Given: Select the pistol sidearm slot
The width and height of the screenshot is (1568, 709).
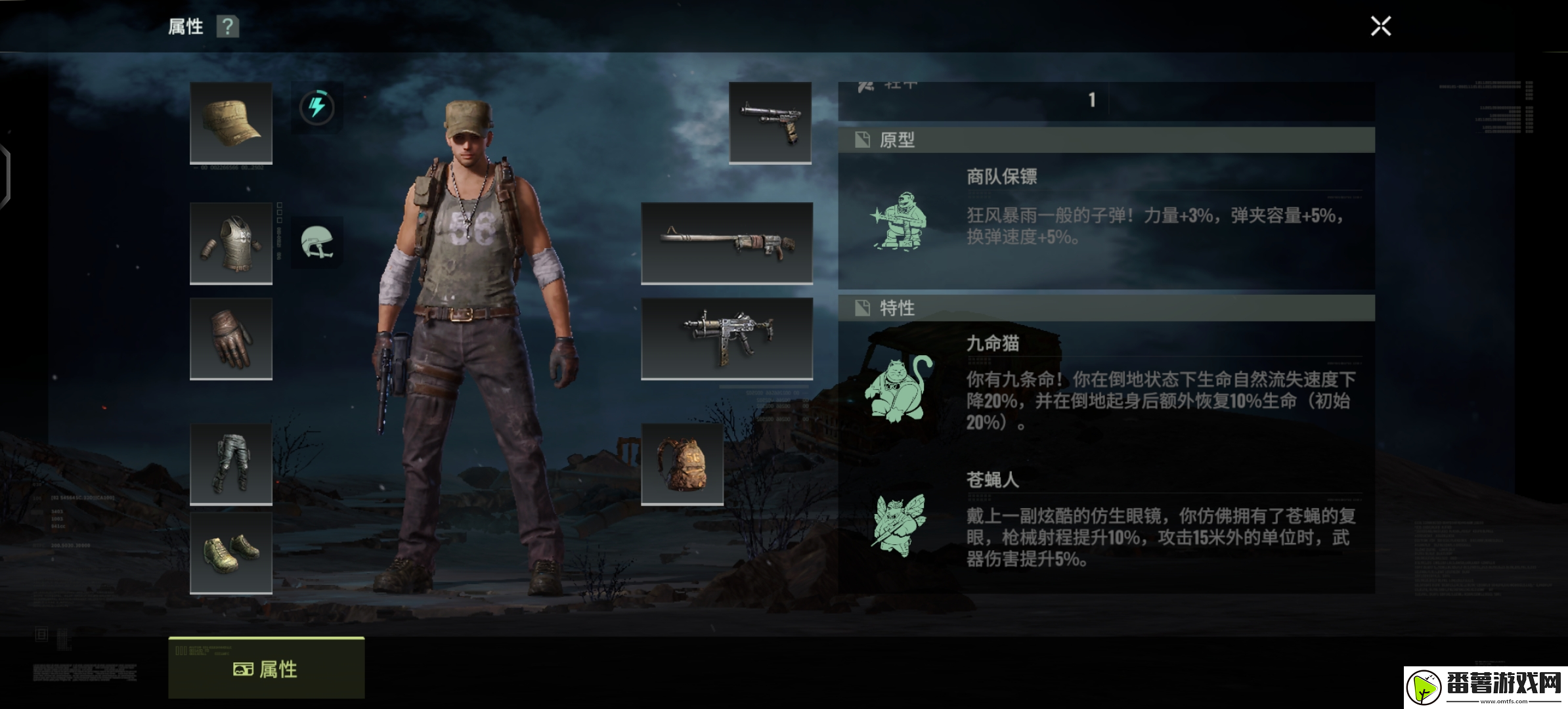Looking at the screenshot, I should coord(770,122).
